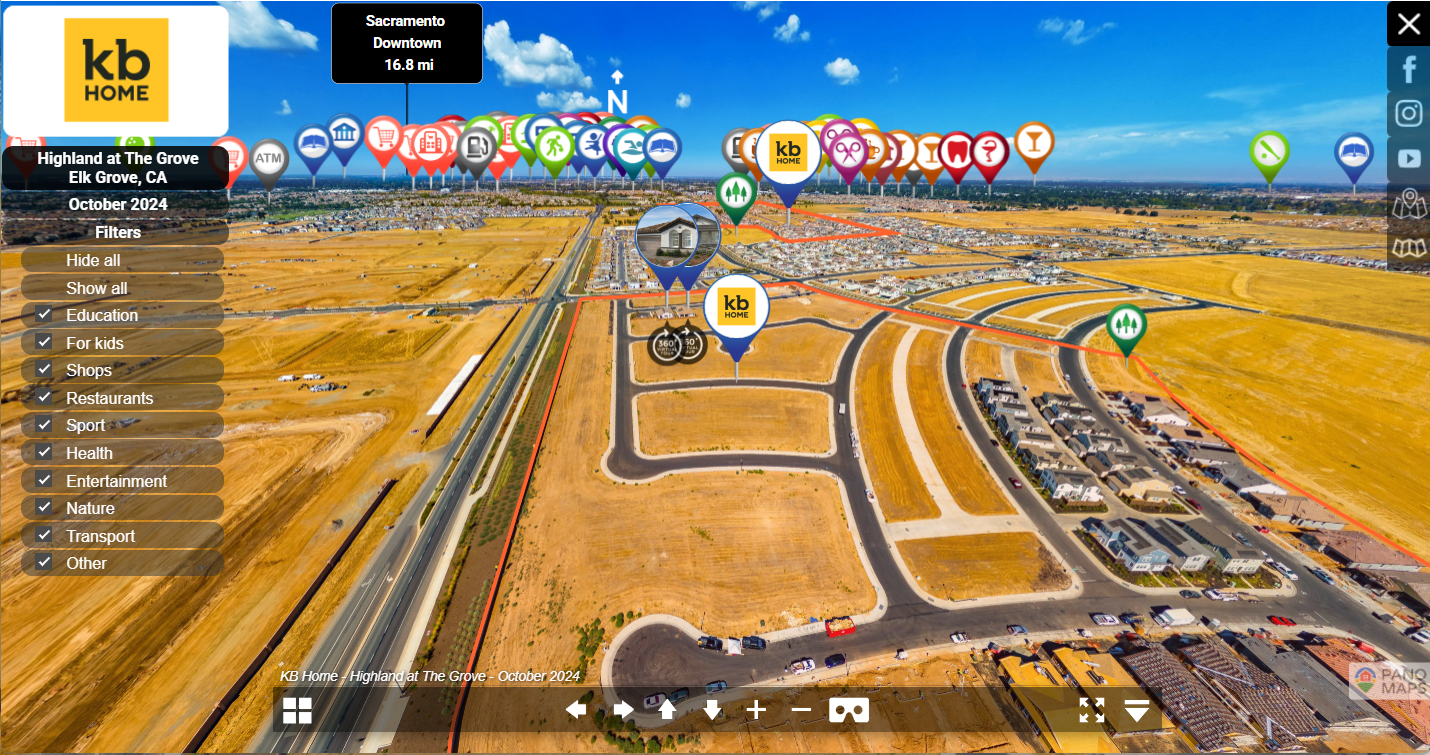Viewport: 1430px width, 755px height.
Task: Enable VR headset mode
Action: click(x=849, y=710)
